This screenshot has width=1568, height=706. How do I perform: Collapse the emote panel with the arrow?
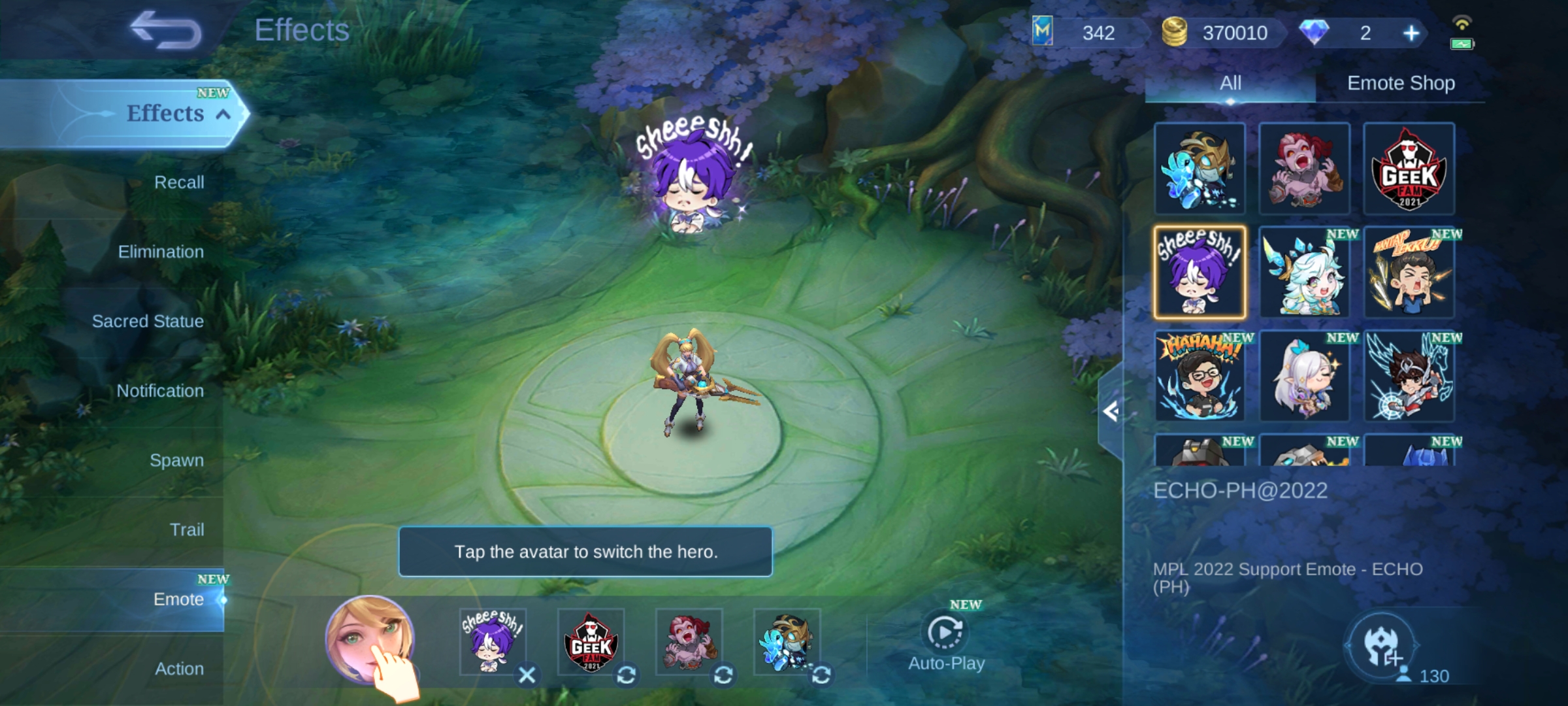pos(1110,411)
